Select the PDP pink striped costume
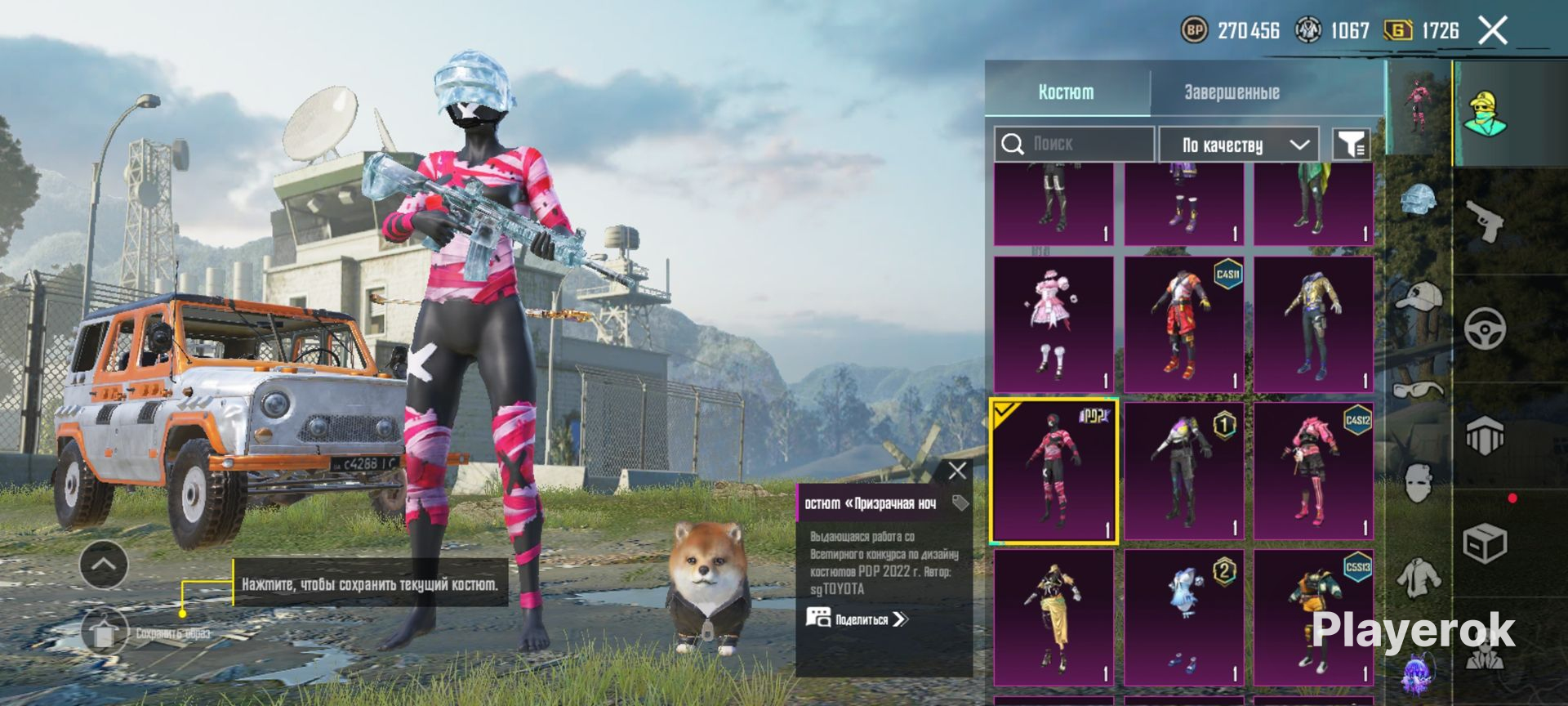The width and height of the screenshot is (1568, 706). click(x=1053, y=471)
